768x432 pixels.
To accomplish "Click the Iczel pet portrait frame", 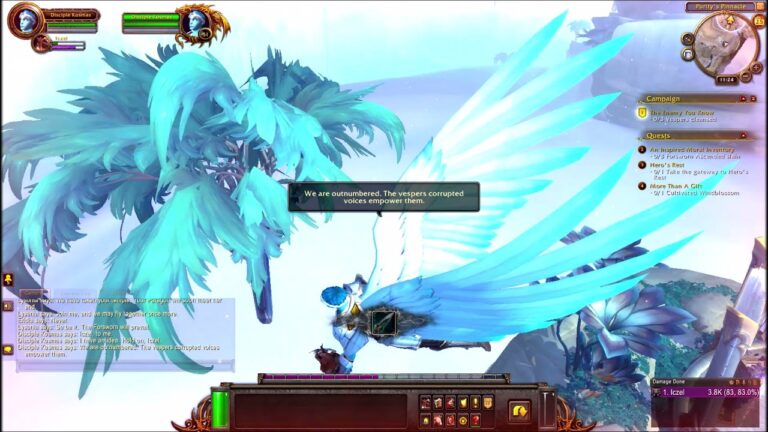I will tap(40, 43).
